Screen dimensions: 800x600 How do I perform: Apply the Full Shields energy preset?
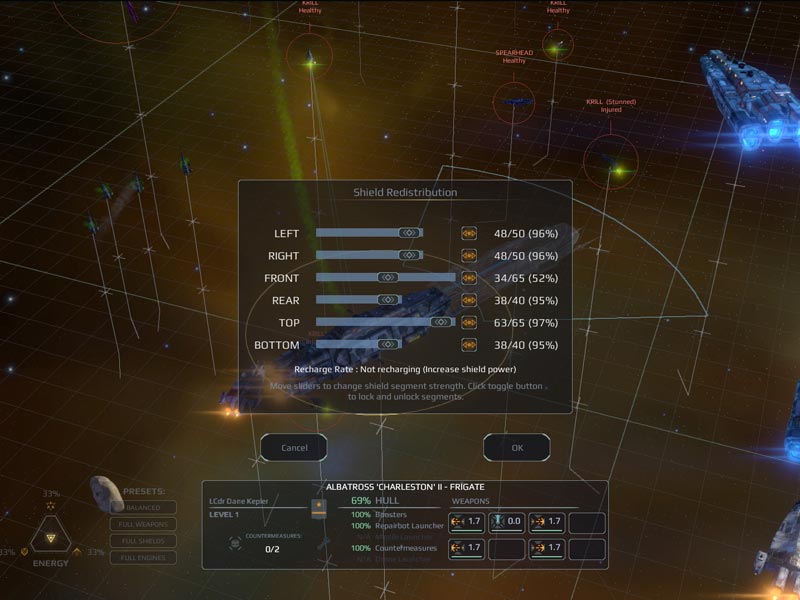pos(143,541)
